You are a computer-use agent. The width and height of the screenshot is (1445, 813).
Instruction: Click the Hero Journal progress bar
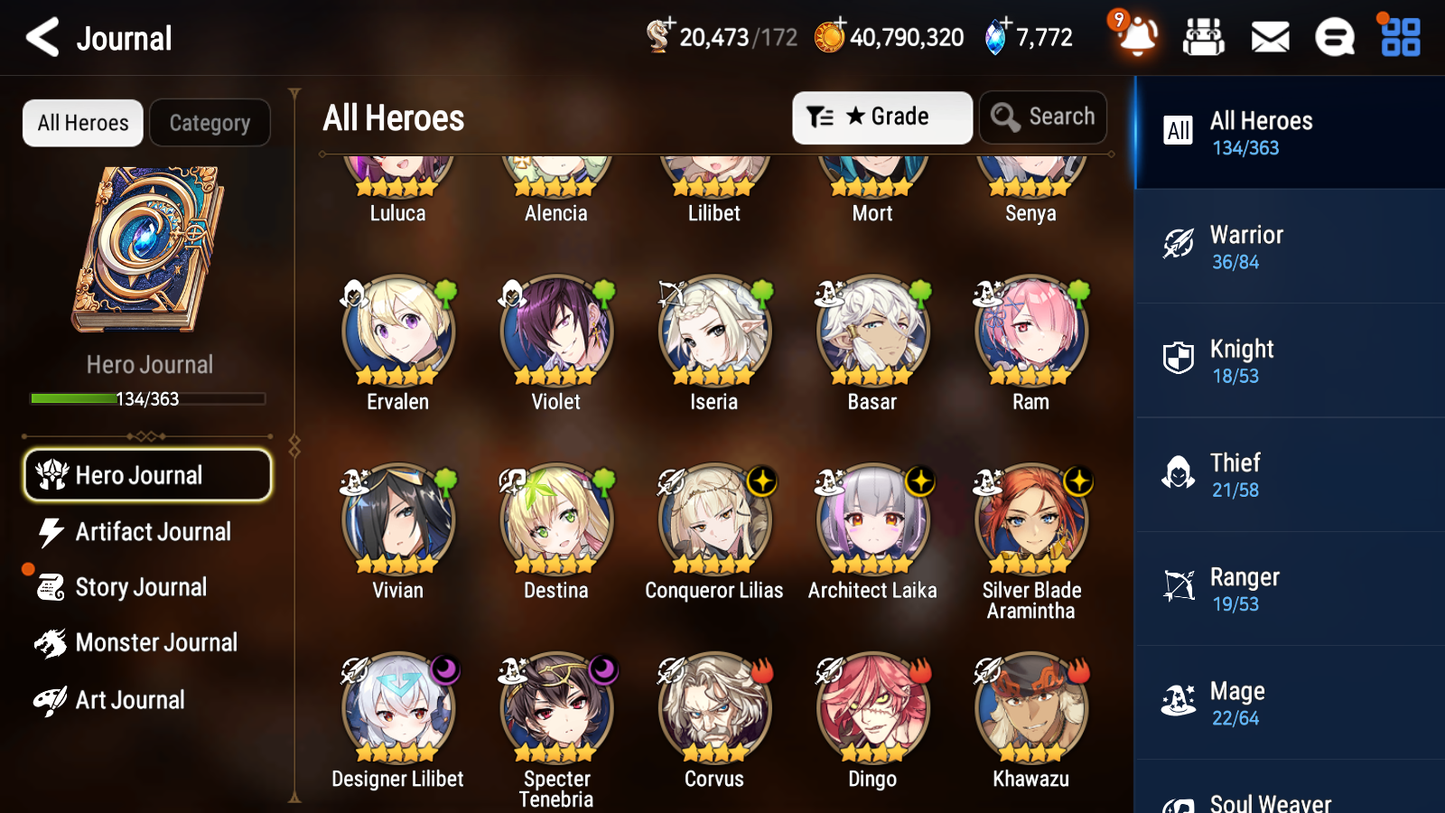pyautogui.click(x=148, y=398)
